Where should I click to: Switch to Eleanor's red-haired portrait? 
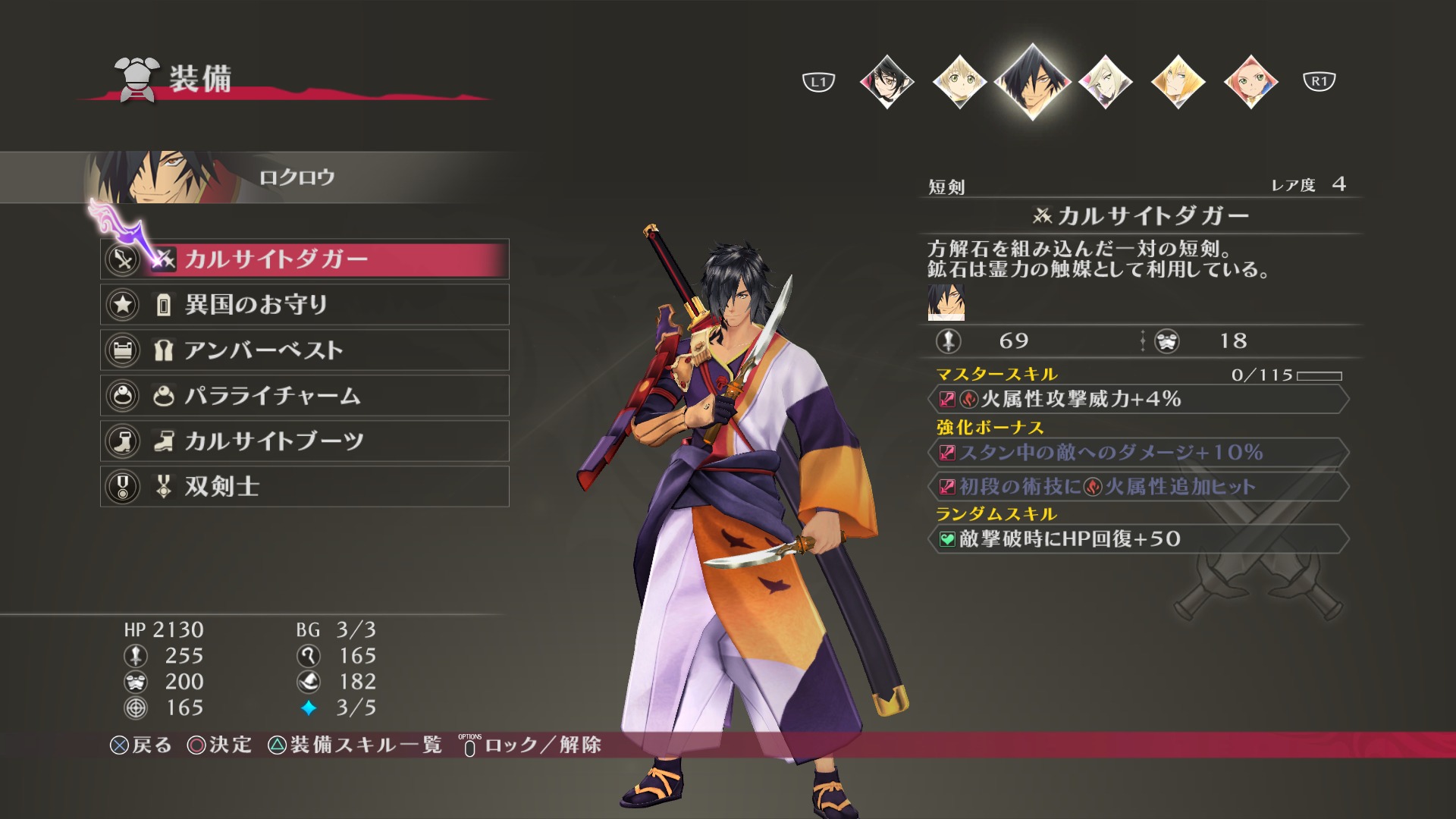pyautogui.click(x=1250, y=81)
